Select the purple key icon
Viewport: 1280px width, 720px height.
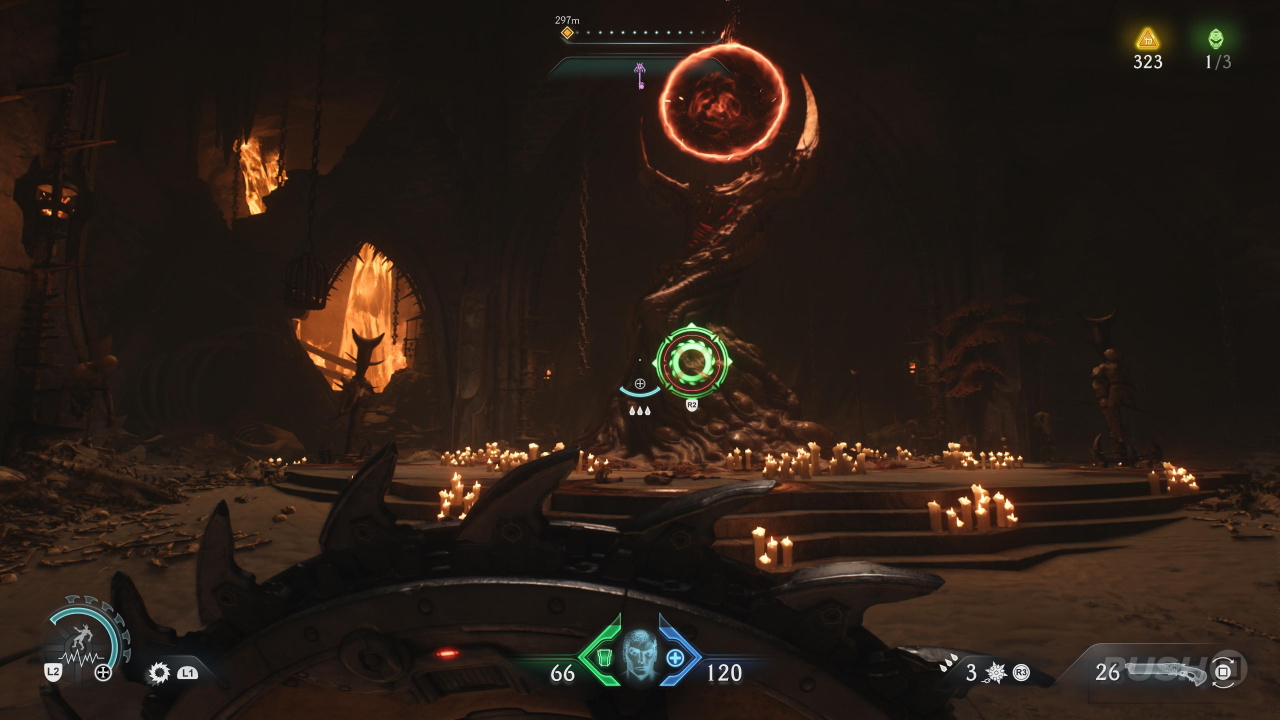point(640,75)
